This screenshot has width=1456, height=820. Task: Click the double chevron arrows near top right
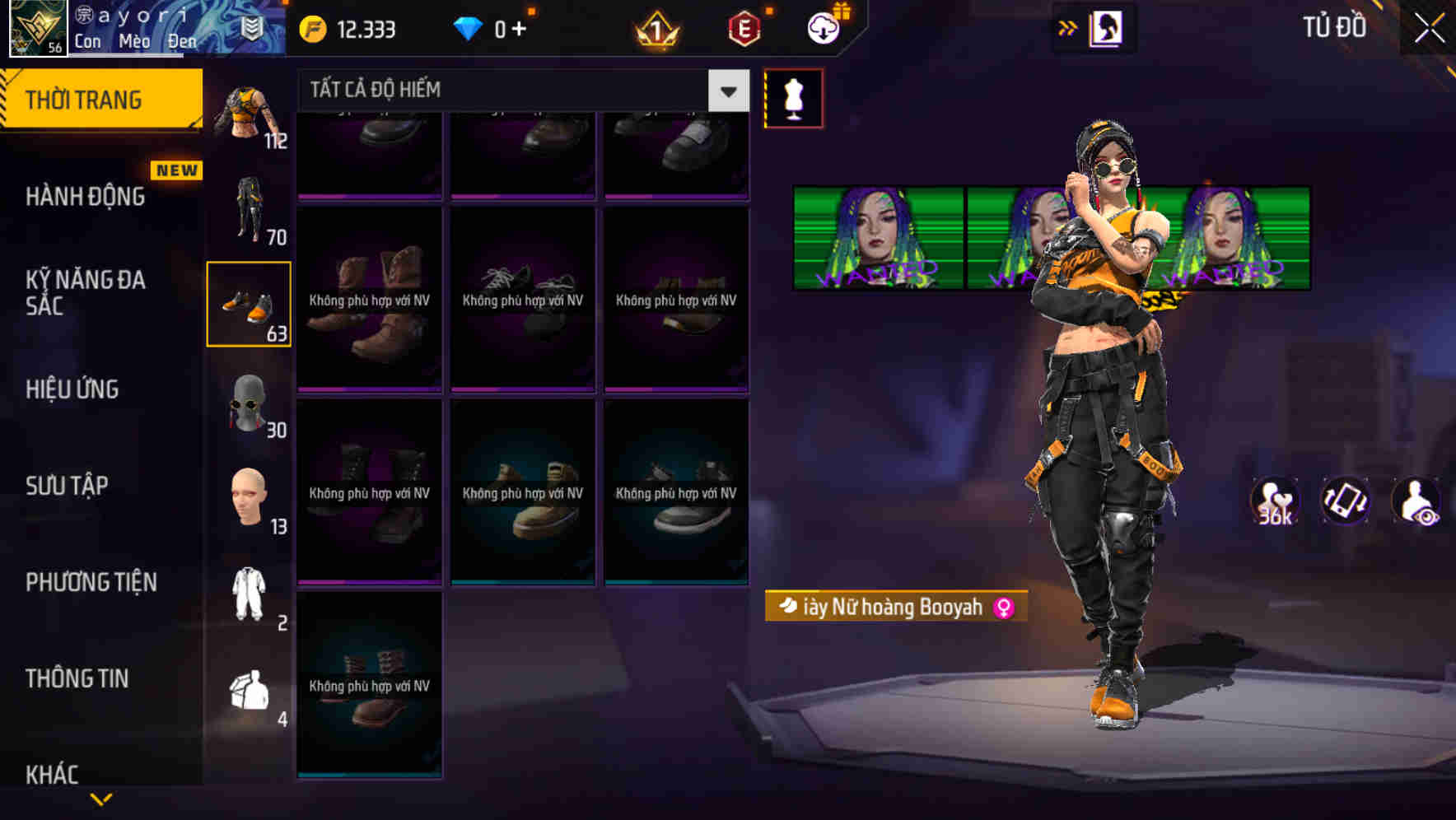click(1066, 26)
